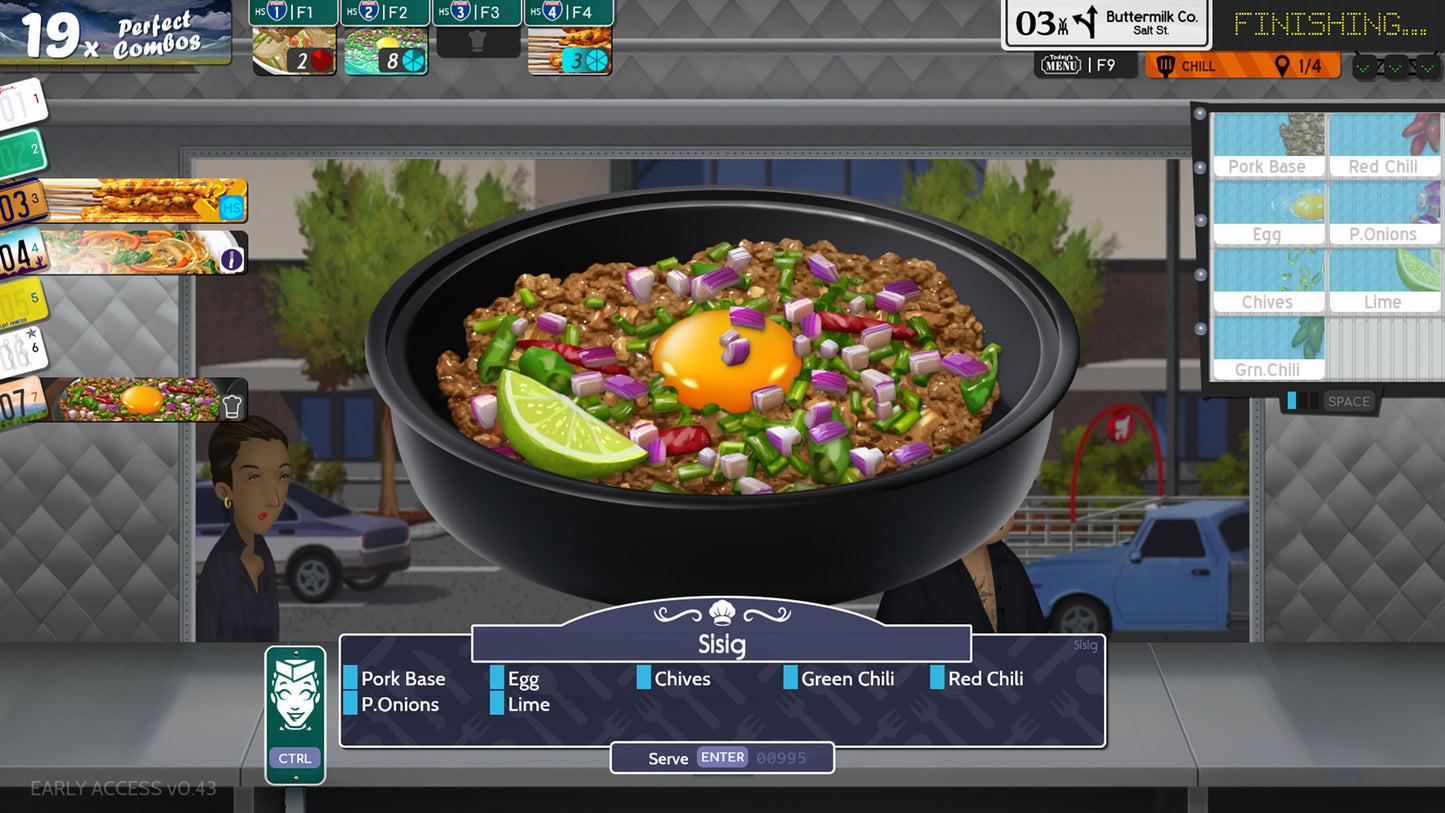The height and width of the screenshot is (813, 1445).
Task: Toggle the Lime indicator in the recipe card
Action: (x=497, y=704)
